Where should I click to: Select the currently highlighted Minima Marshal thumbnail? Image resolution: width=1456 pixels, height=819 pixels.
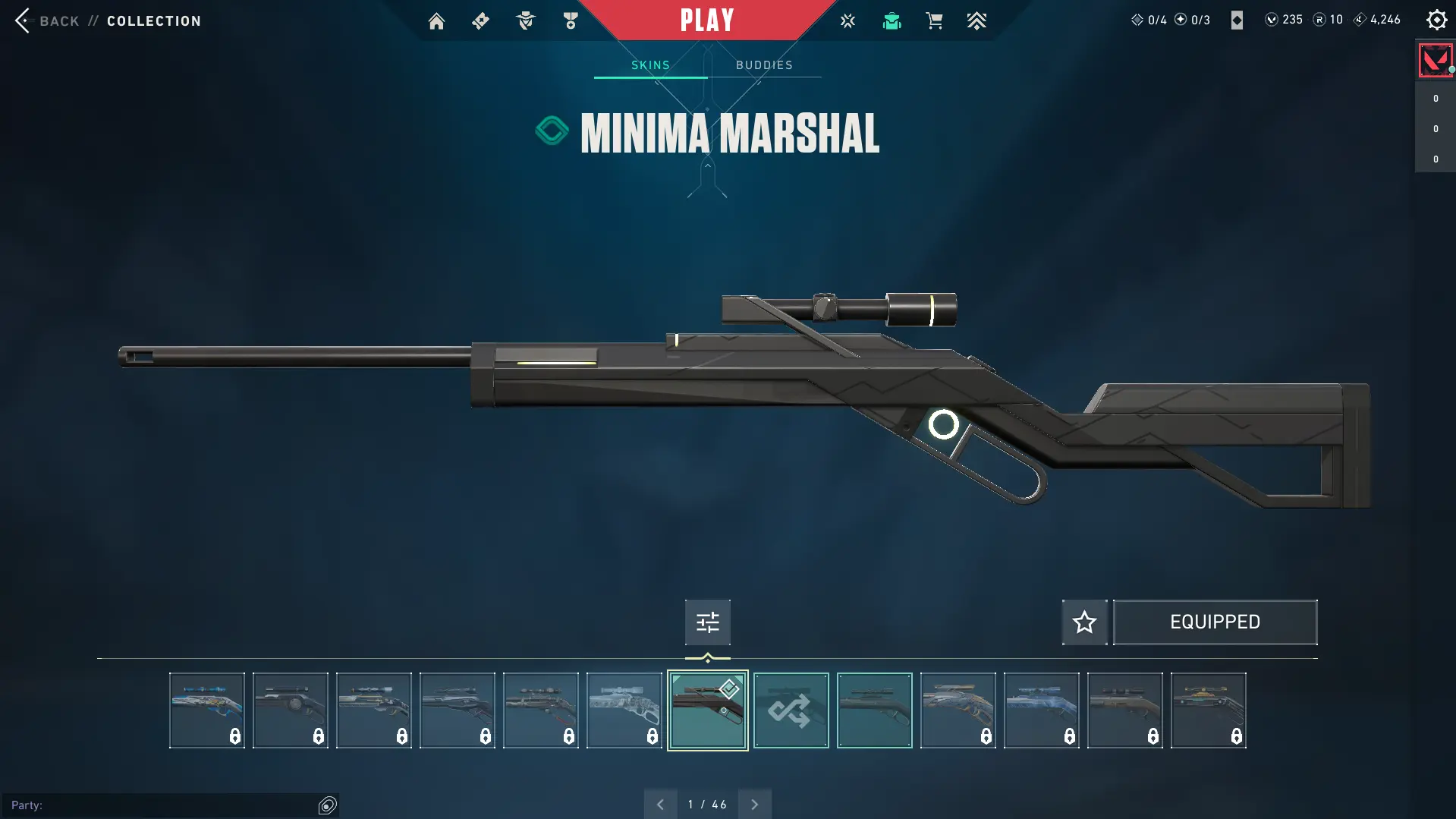(707, 710)
